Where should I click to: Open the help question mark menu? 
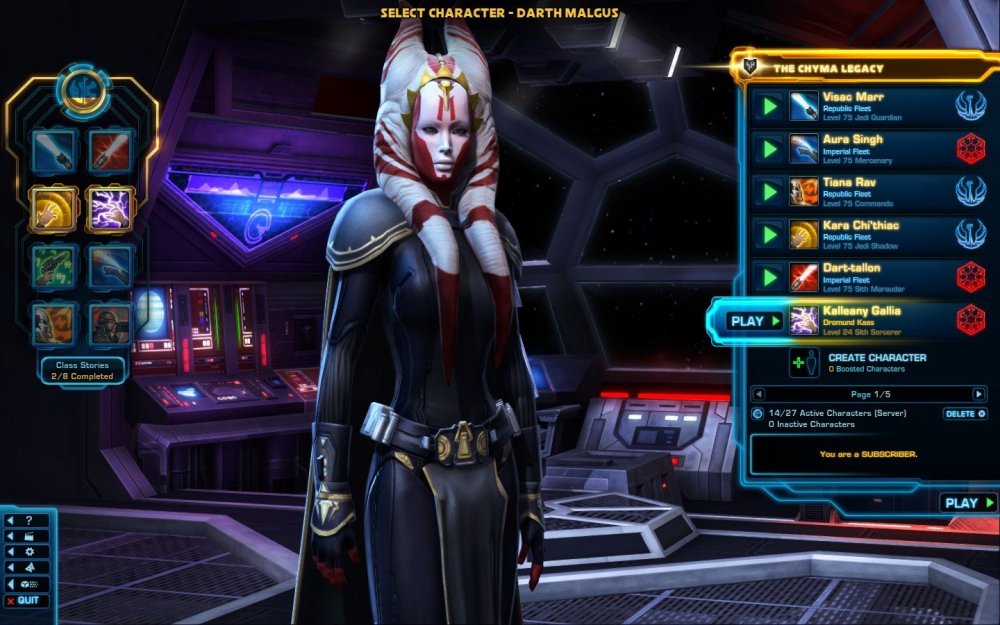pyautogui.click(x=24, y=521)
